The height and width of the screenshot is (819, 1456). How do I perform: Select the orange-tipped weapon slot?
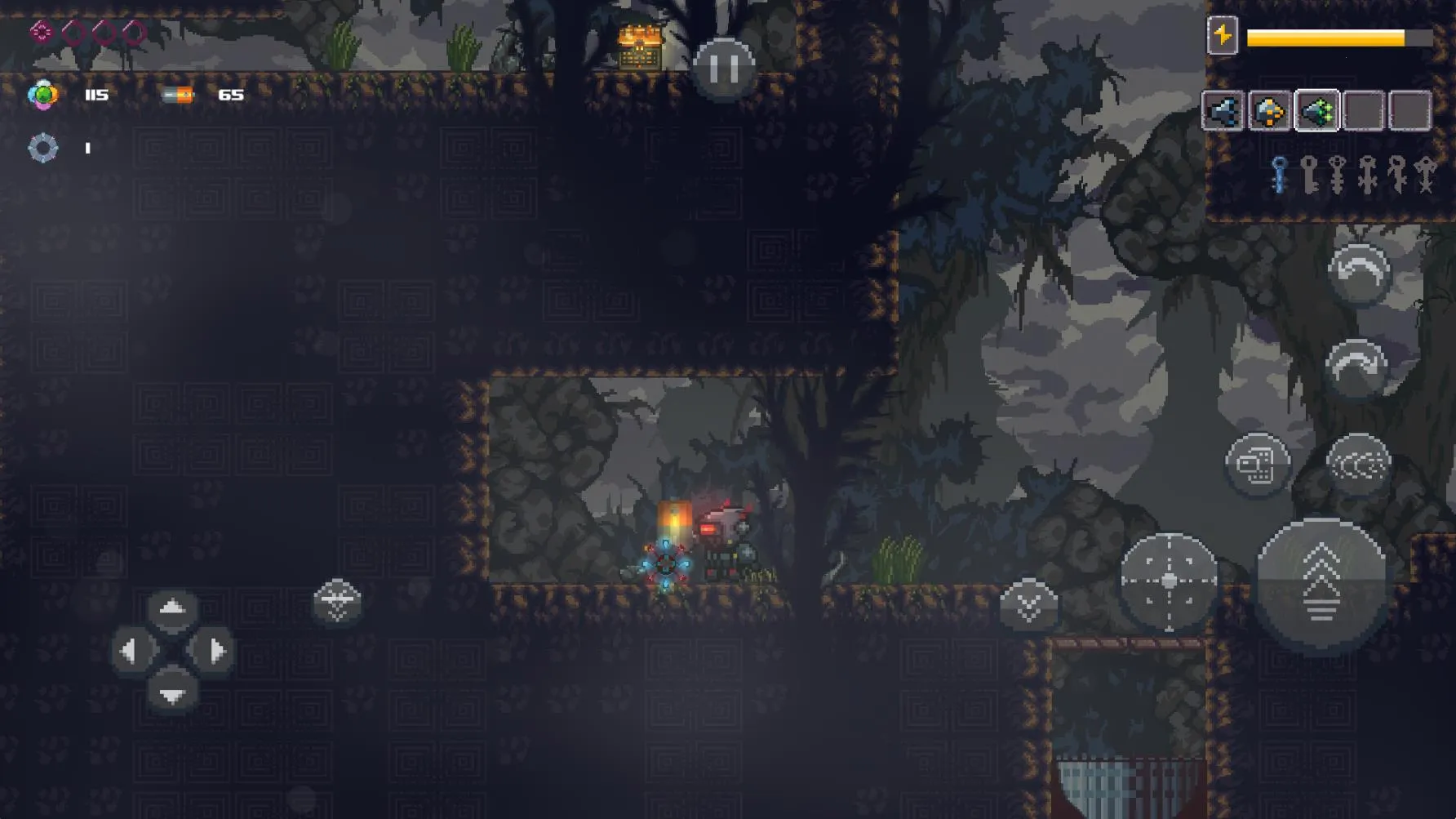point(1270,111)
